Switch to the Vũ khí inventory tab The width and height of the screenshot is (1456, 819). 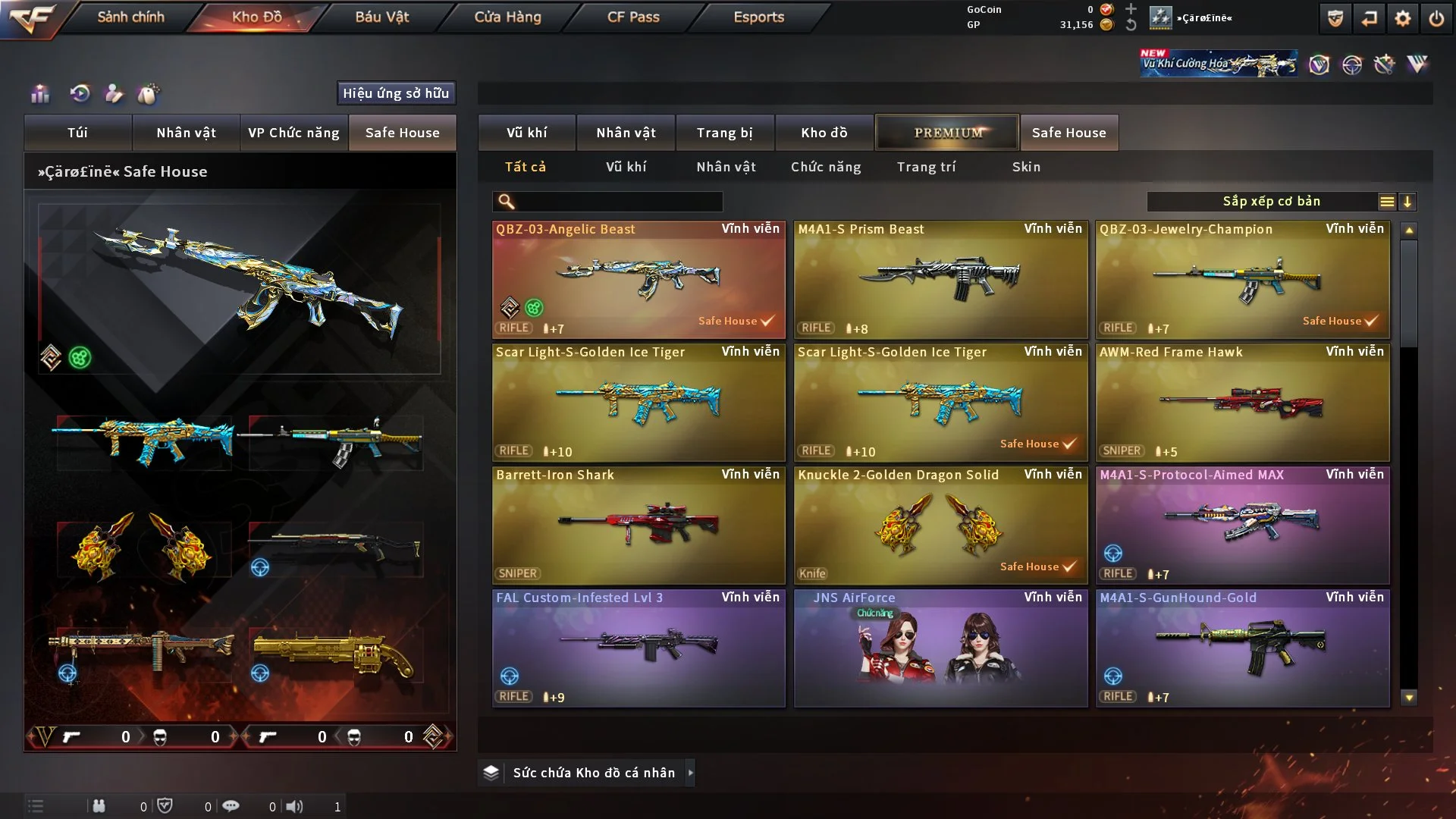click(x=526, y=133)
